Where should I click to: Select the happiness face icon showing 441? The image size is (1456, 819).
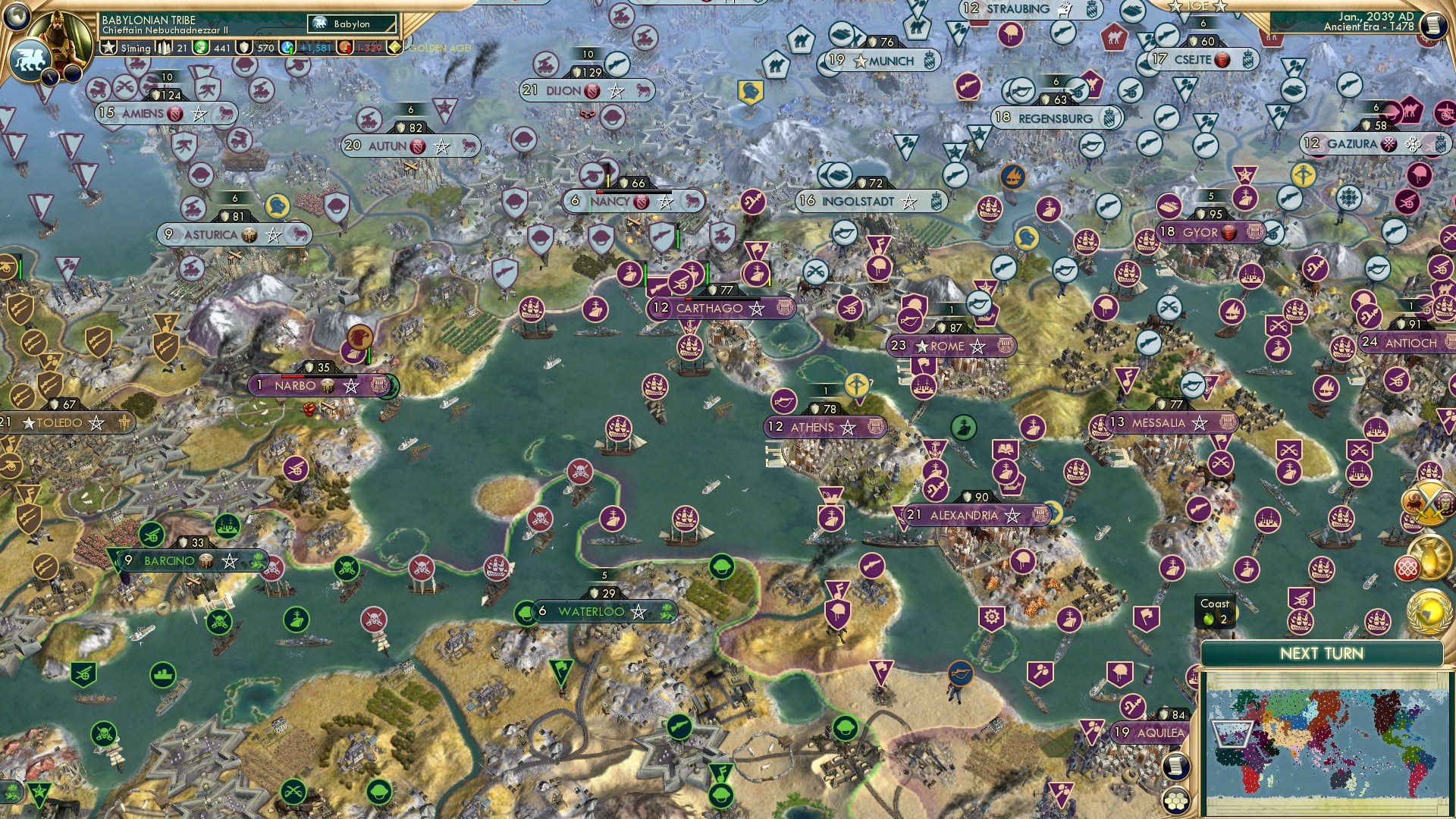[x=202, y=49]
